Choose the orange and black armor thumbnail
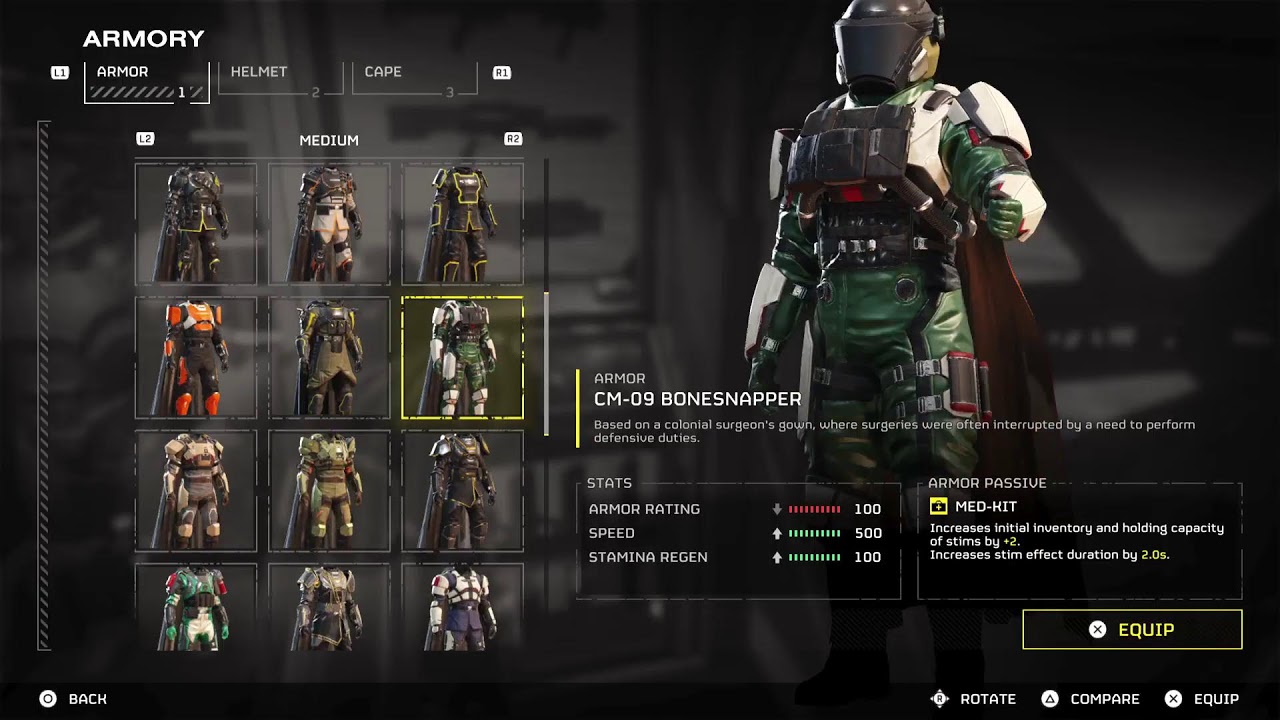The height and width of the screenshot is (720, 1280). [x=196, y=357]
